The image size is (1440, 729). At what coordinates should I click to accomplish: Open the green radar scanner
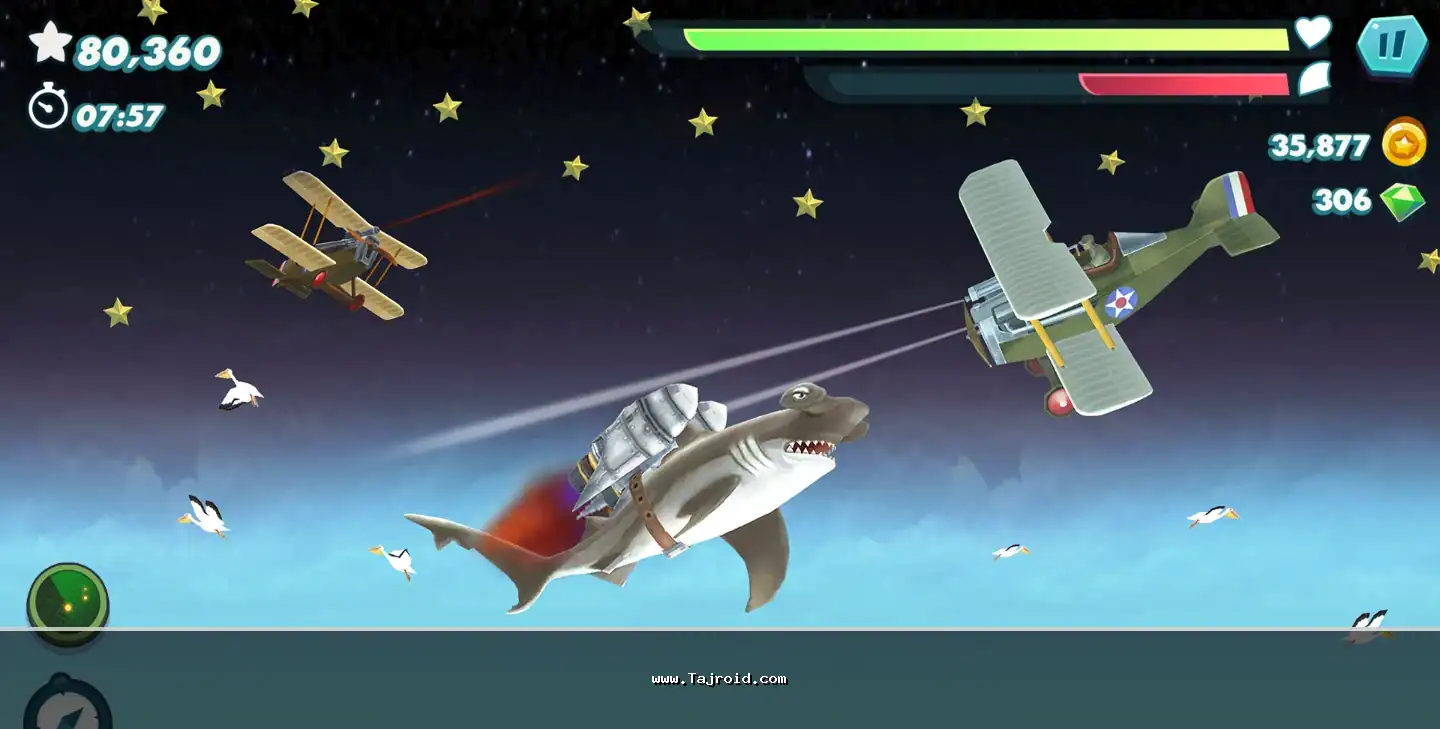tap(68, 602)
